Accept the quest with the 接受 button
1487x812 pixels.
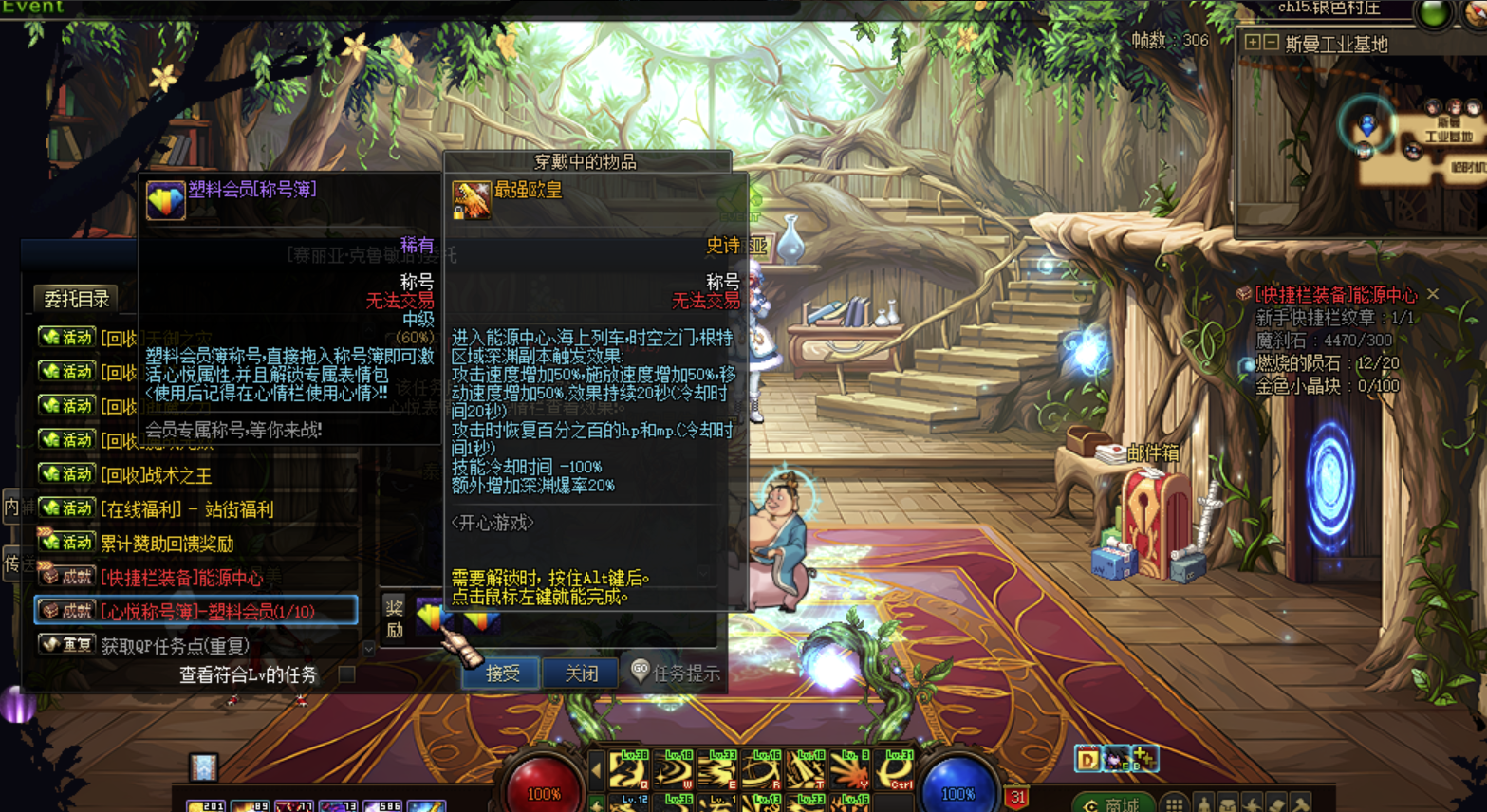pos(501,674)
